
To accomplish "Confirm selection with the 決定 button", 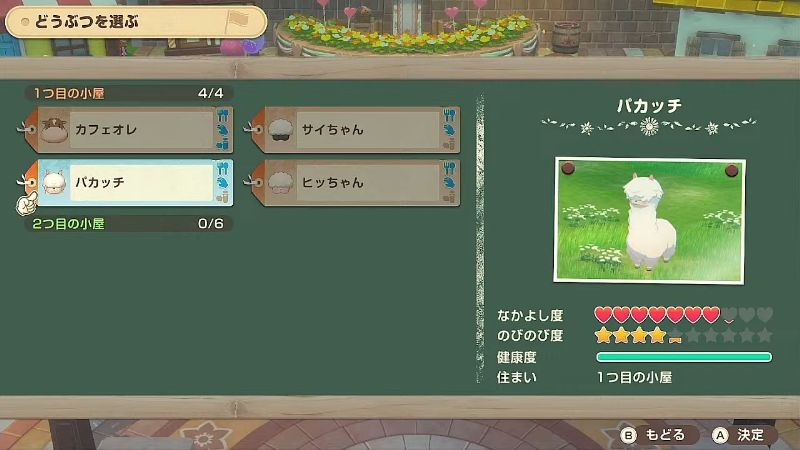I will point(739,435).
